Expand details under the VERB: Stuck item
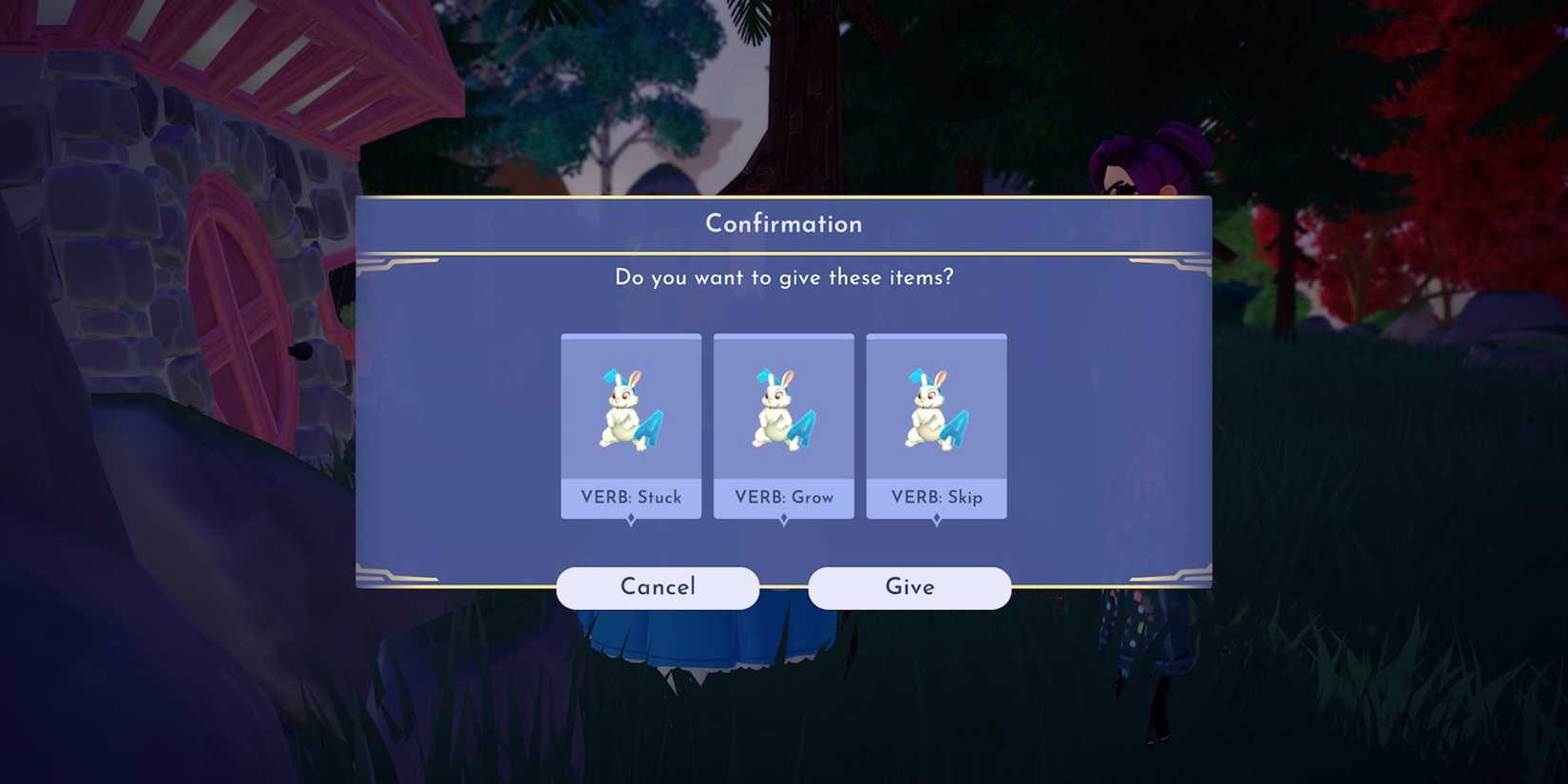Image resolution: width=1568 pixels, height=784 pixels. [x=631, y=518]
